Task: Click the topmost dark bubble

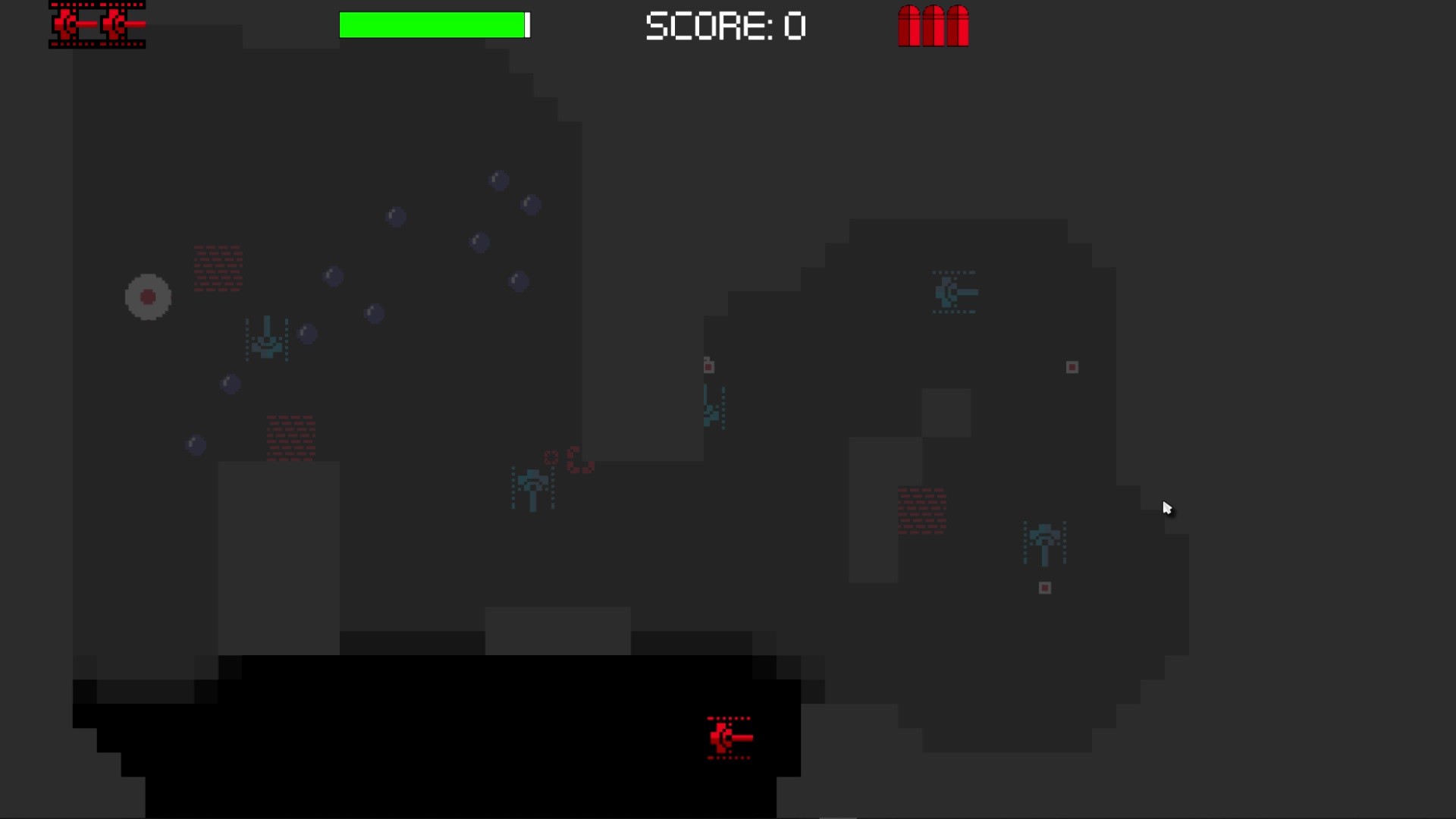Action: click(498, 180)
